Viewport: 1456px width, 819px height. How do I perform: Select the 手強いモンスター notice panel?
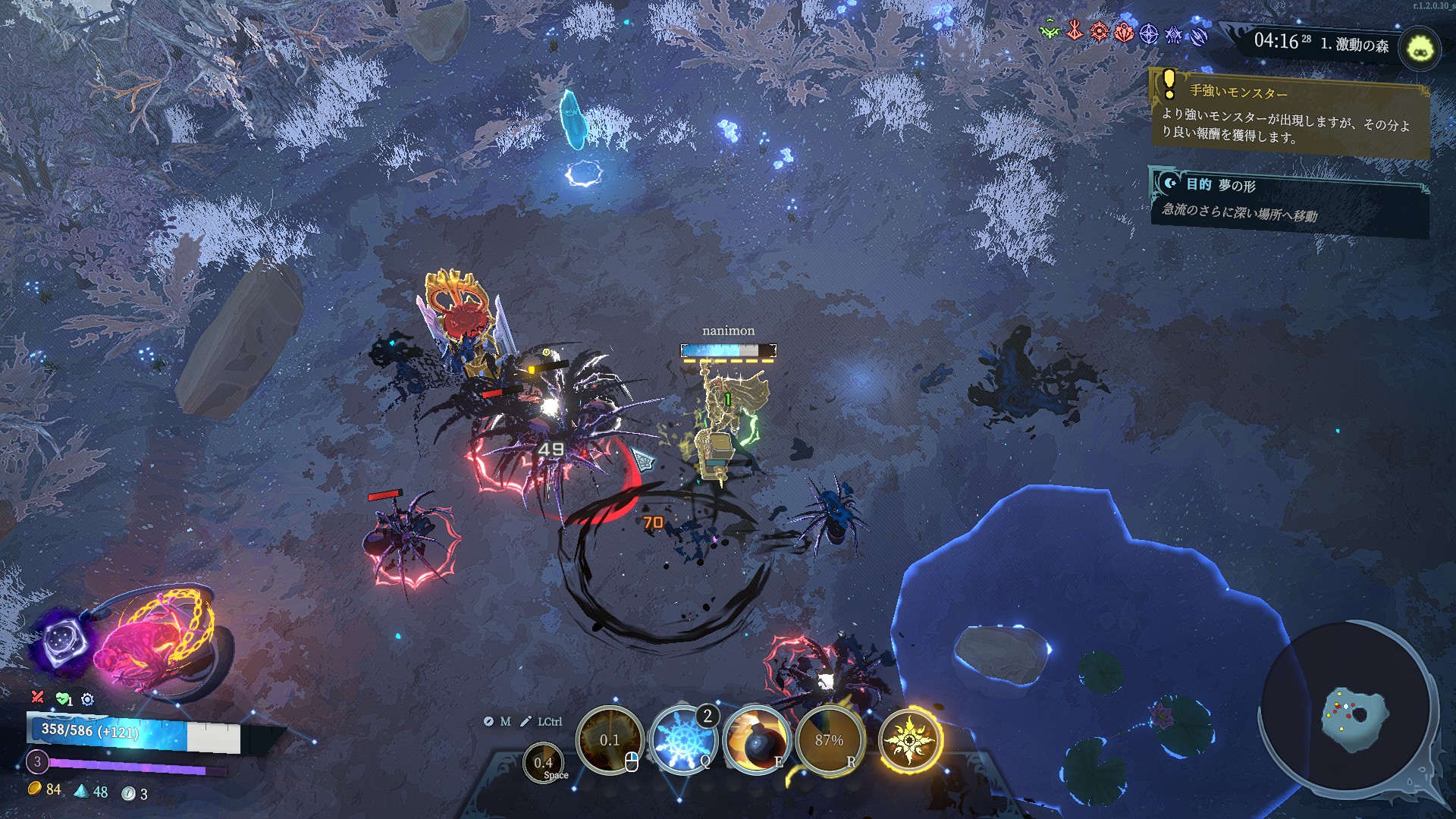pos(1289,112)
